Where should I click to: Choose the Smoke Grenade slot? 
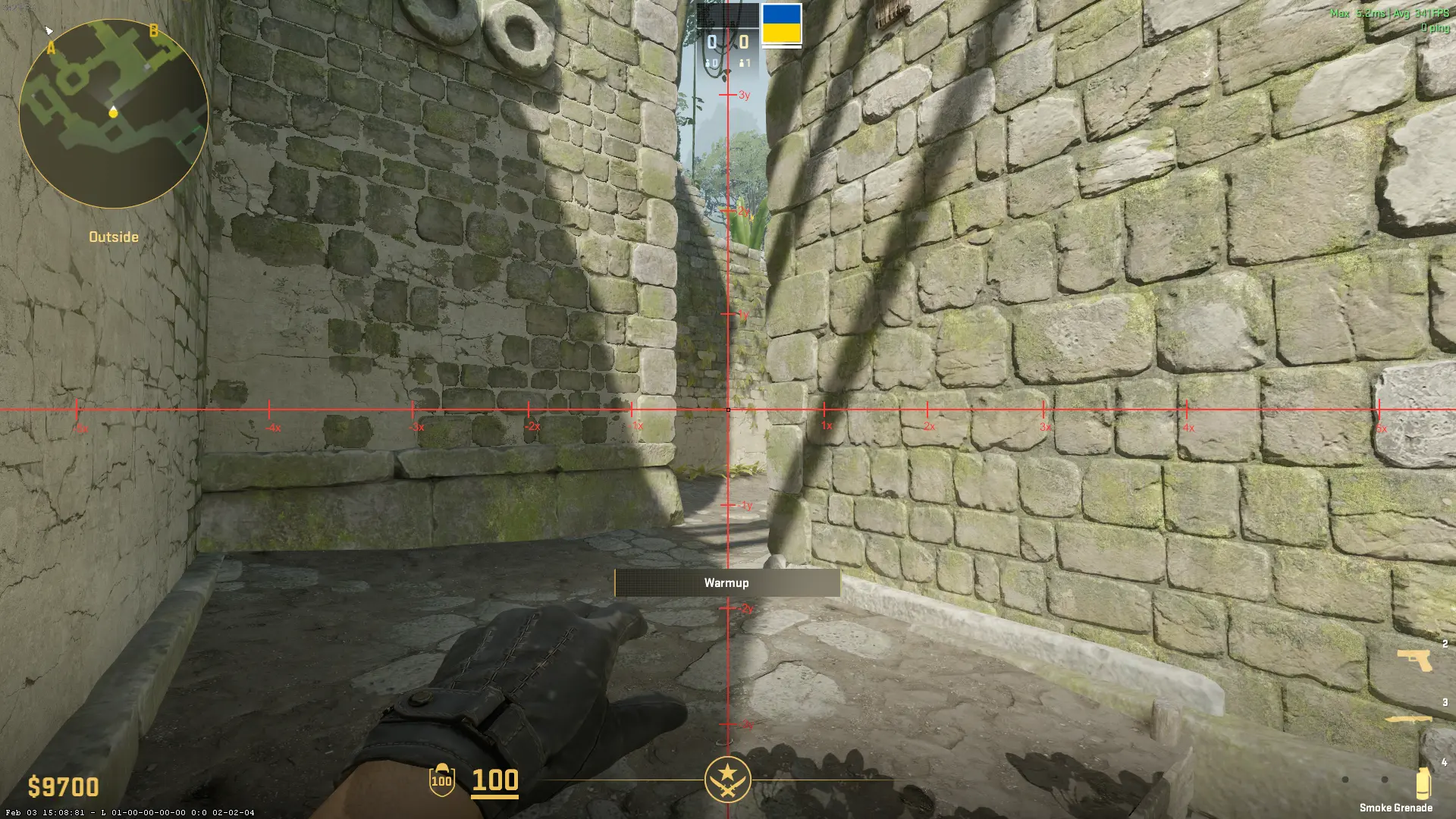pos(1423,783)
